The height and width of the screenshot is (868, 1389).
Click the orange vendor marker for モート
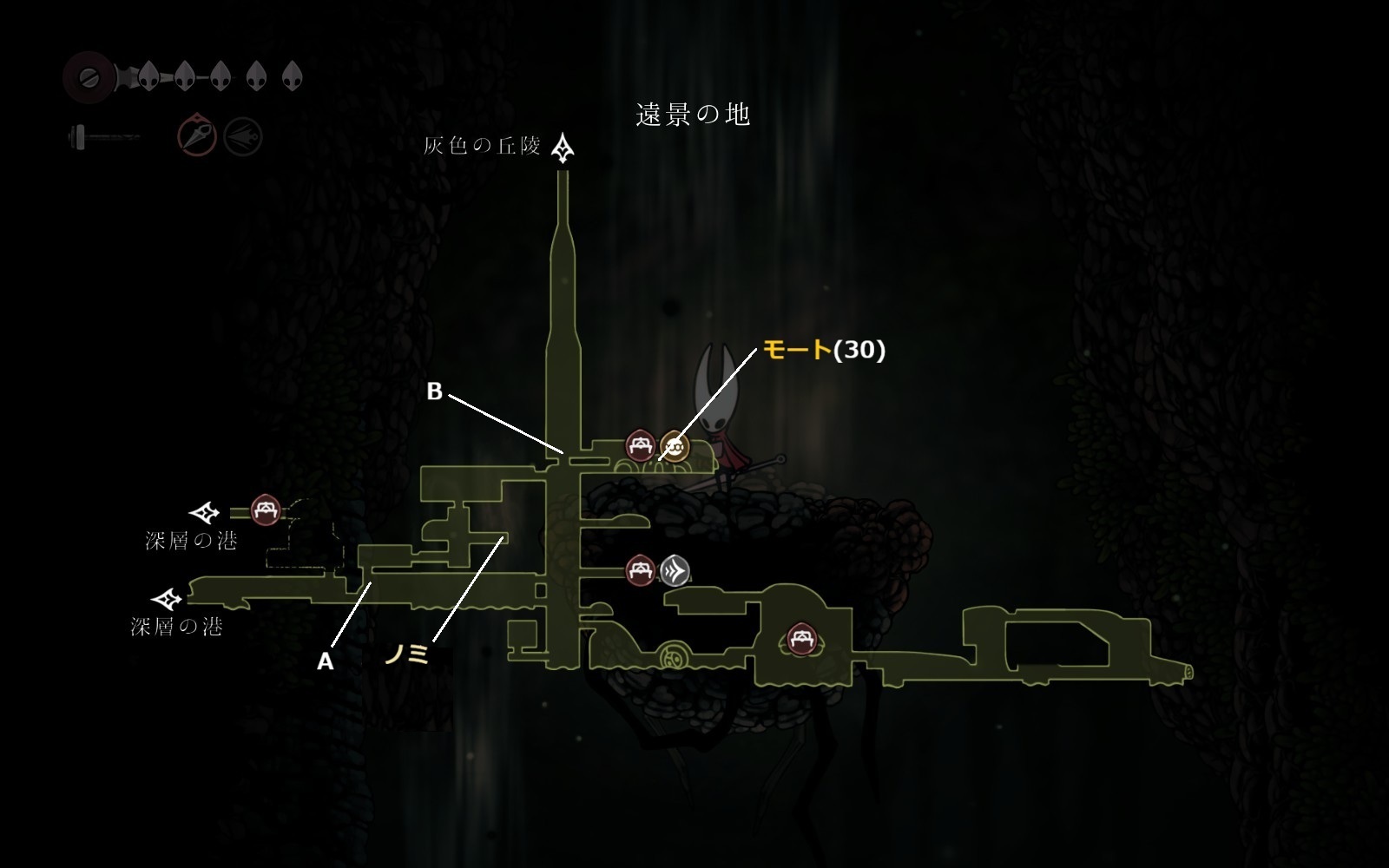point(674,446)
